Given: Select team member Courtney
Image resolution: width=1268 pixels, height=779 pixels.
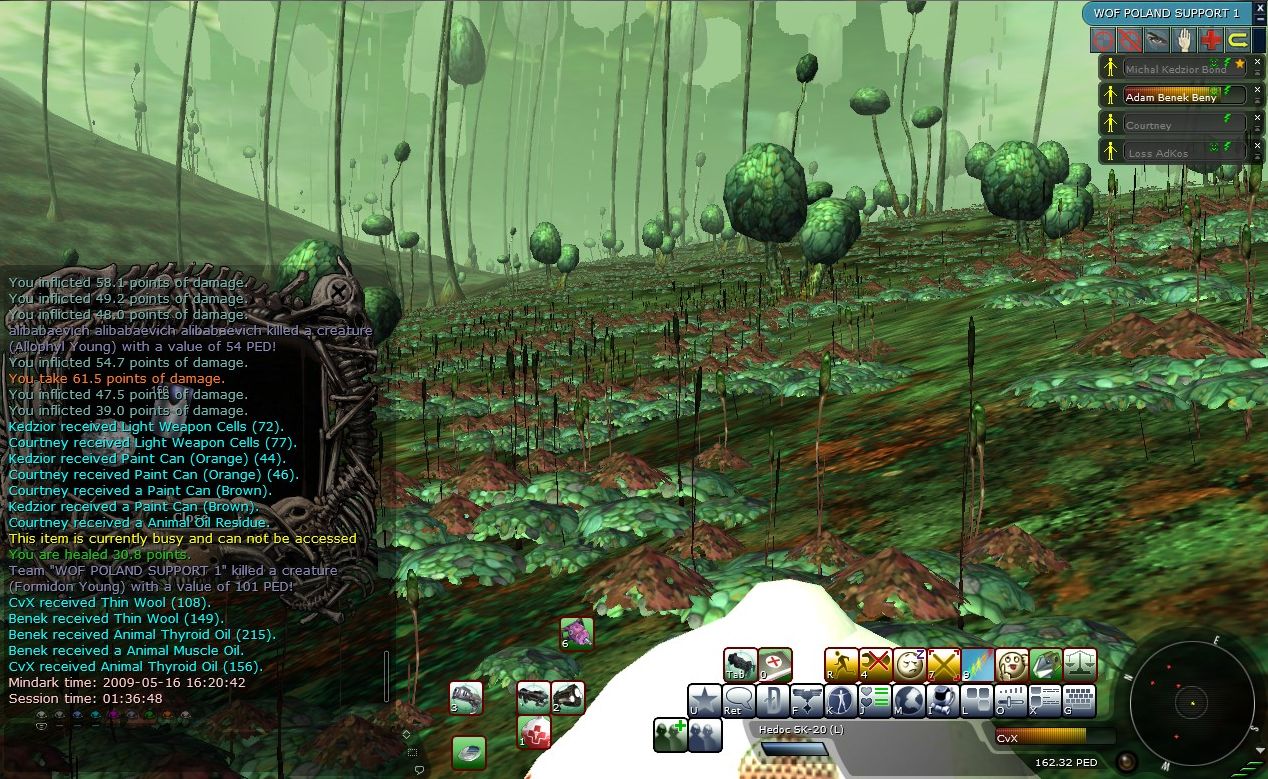Looking at the screenshot, I should coord(1175,125).
